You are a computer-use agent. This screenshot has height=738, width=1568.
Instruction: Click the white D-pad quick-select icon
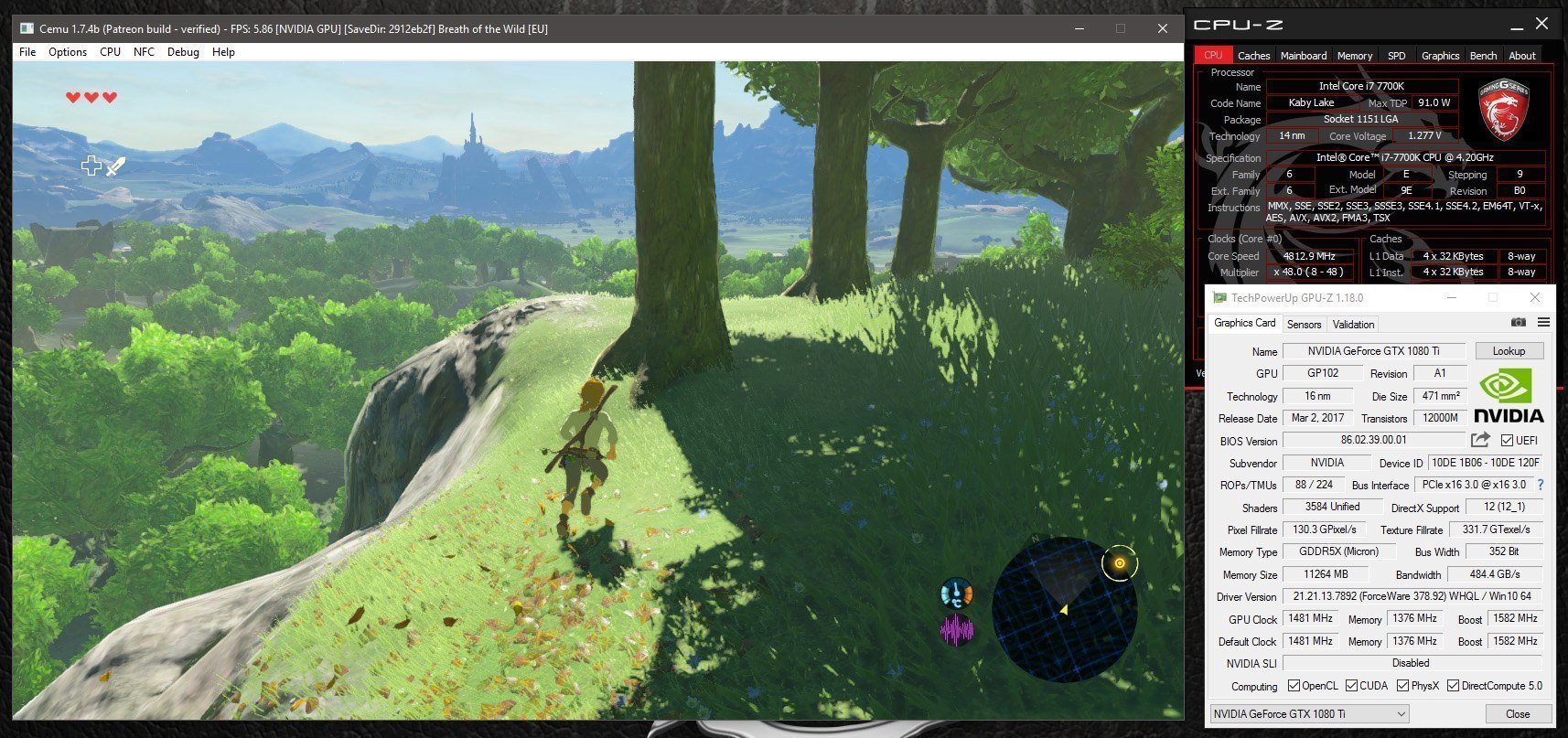point(91,166)
